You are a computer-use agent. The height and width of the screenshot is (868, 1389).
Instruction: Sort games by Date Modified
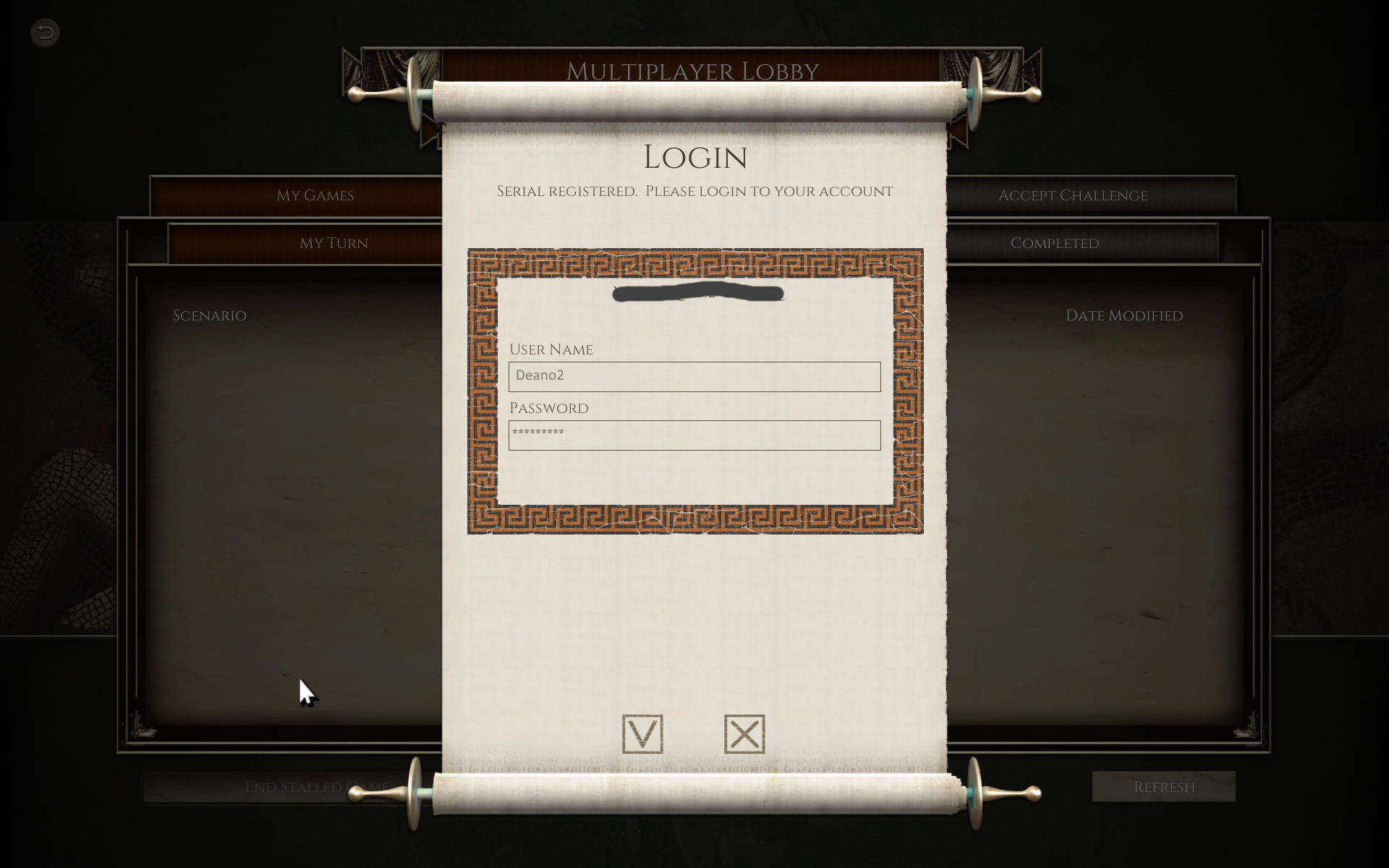[x=1124, y=315]
